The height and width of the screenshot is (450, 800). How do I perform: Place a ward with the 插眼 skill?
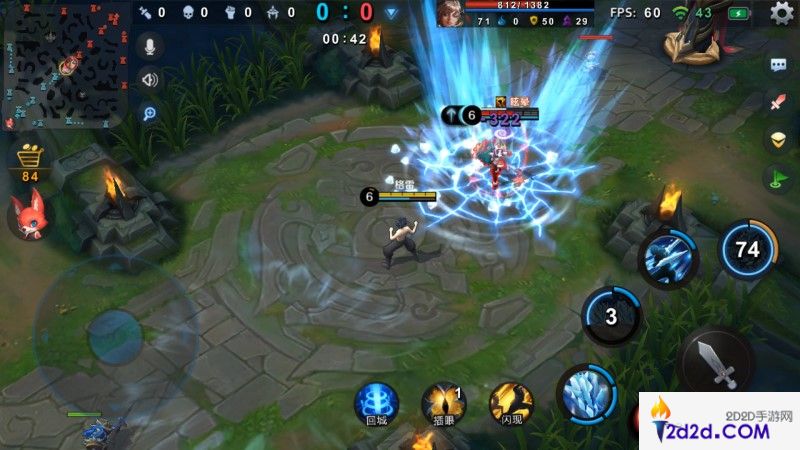443,402
